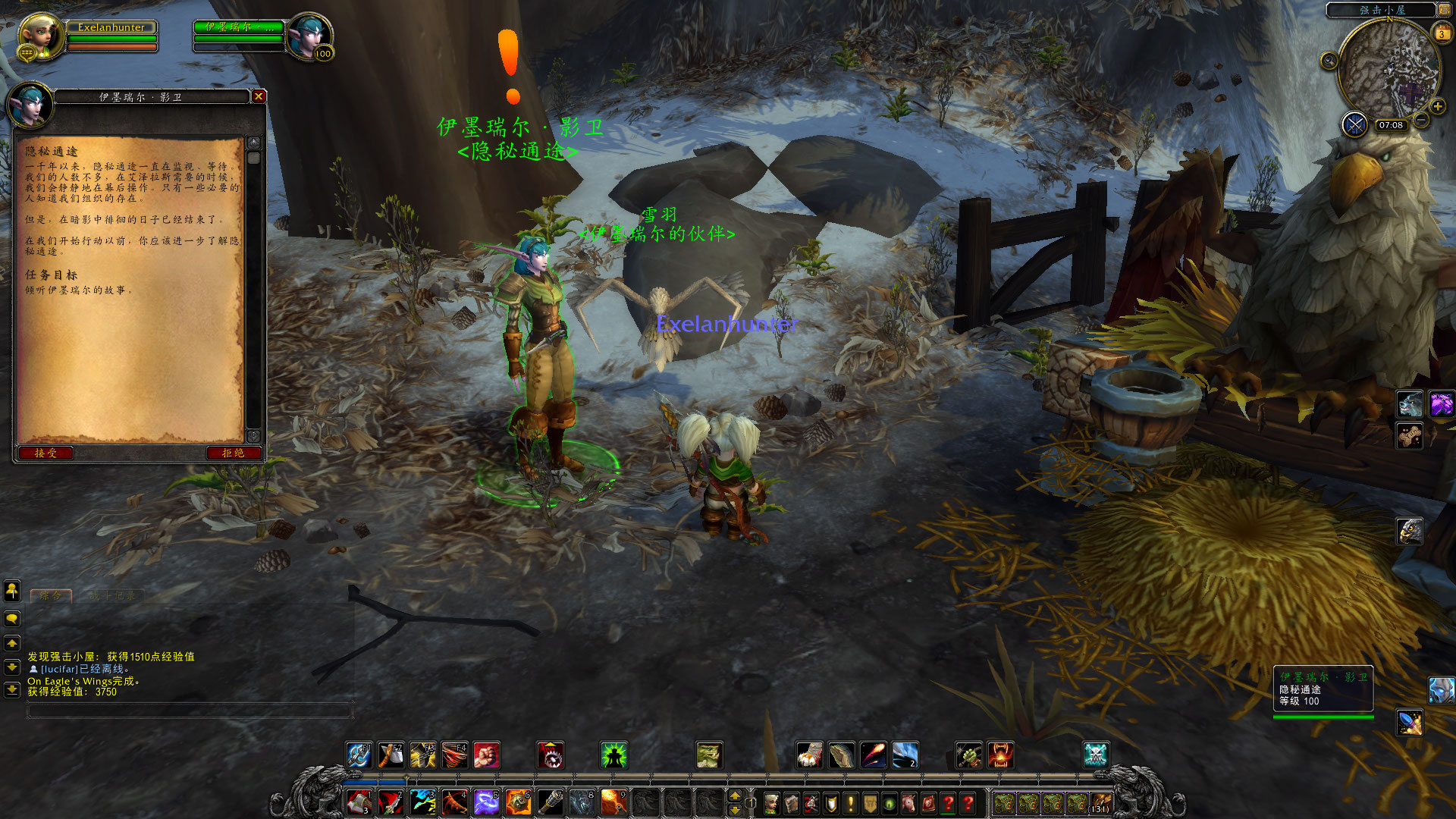Activate the purple swirl ability in slot 5
1456x819 pixels.
(x=485, y=802)
